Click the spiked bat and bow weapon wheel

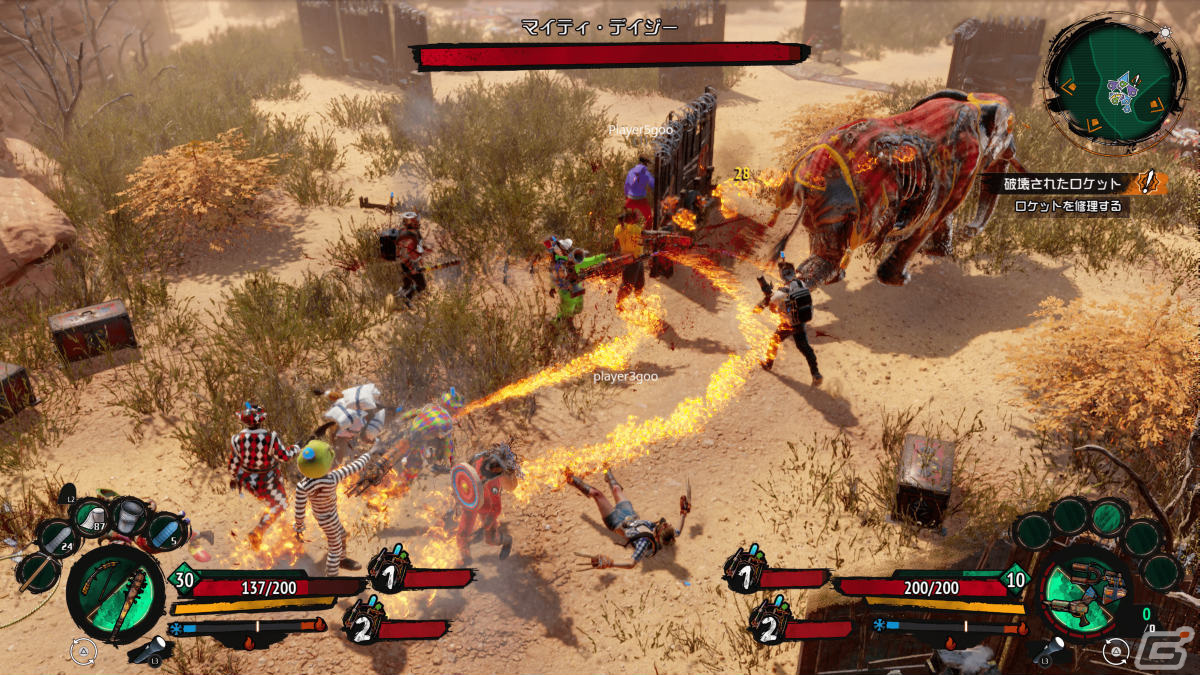114,593
